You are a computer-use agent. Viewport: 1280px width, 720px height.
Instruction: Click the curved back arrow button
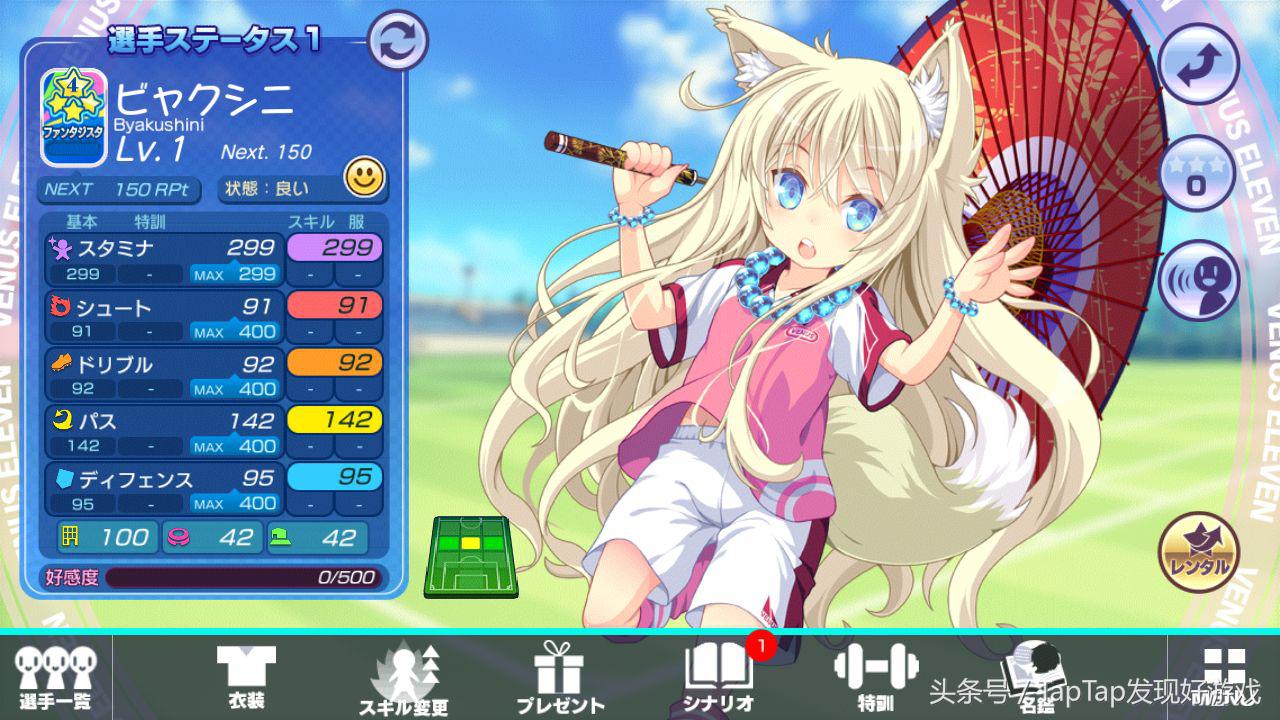click(x=1198, y=62)
